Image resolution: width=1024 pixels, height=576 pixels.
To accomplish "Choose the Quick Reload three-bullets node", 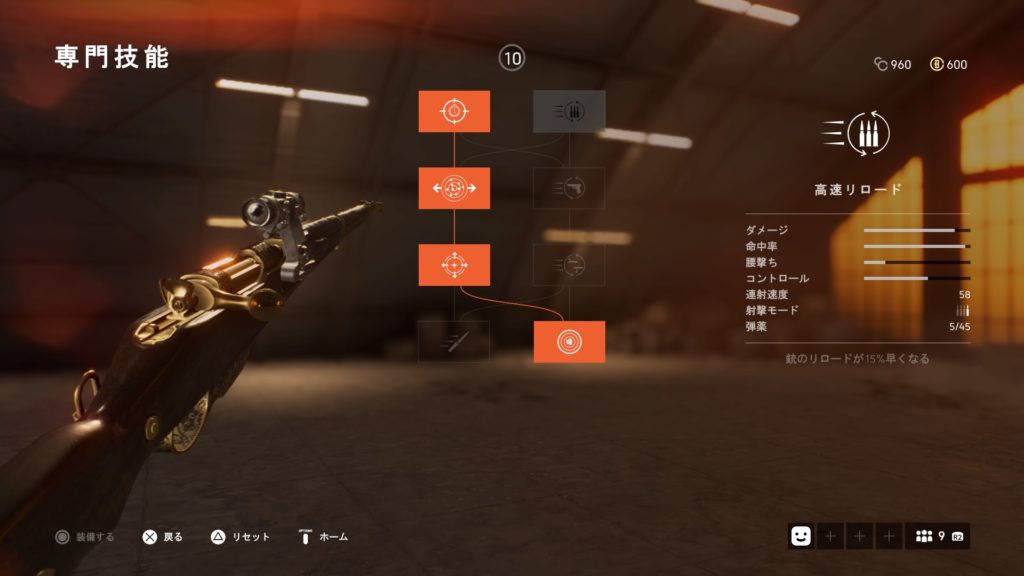I will [569, 111].
